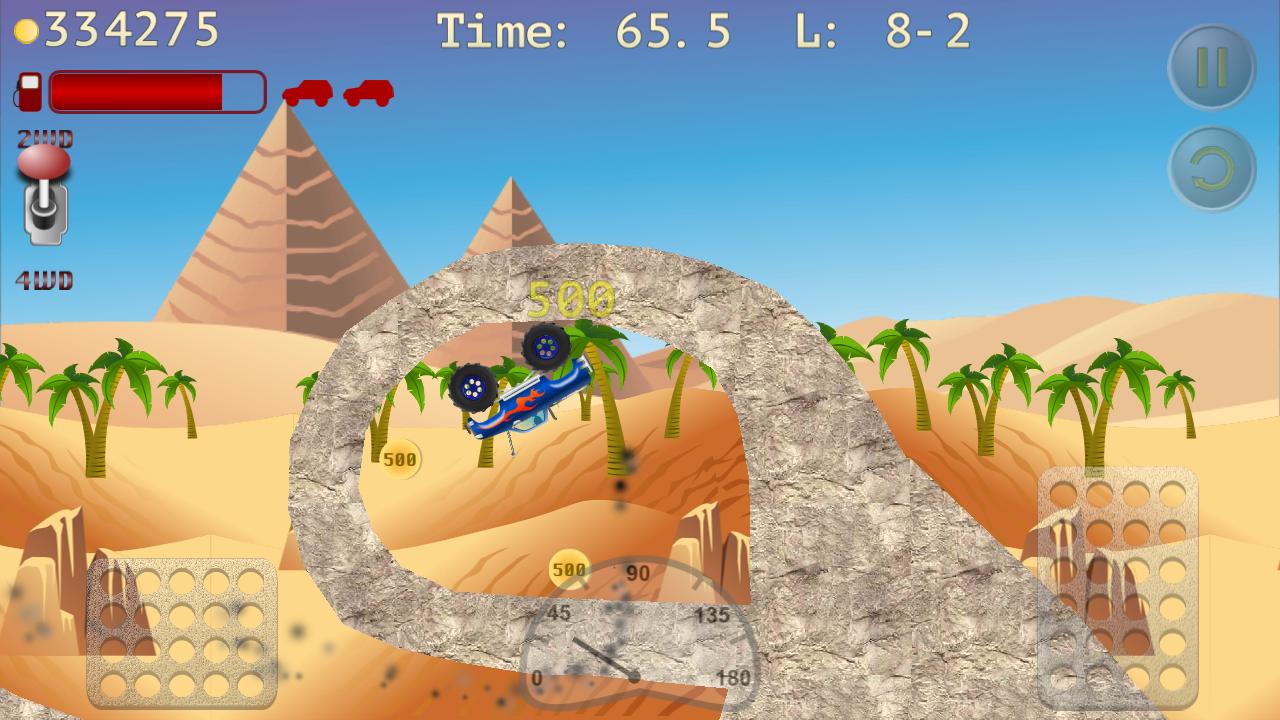Collect the 500 coin inside the rock spiral
1280x720 pixels.
399,458
